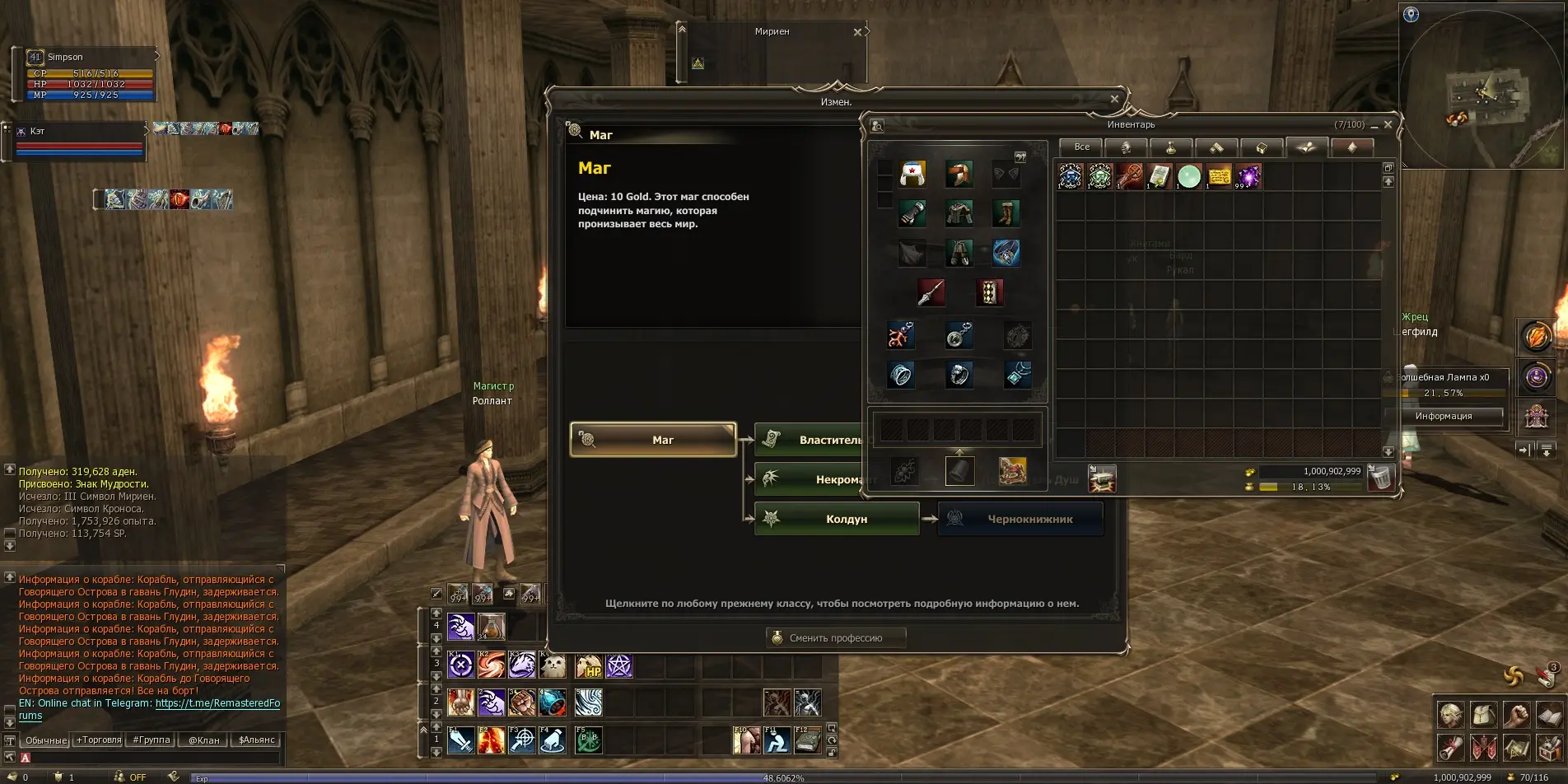Select the red-star hat equipment slot
Viewport: 1568px width, 784px height.
912,174
